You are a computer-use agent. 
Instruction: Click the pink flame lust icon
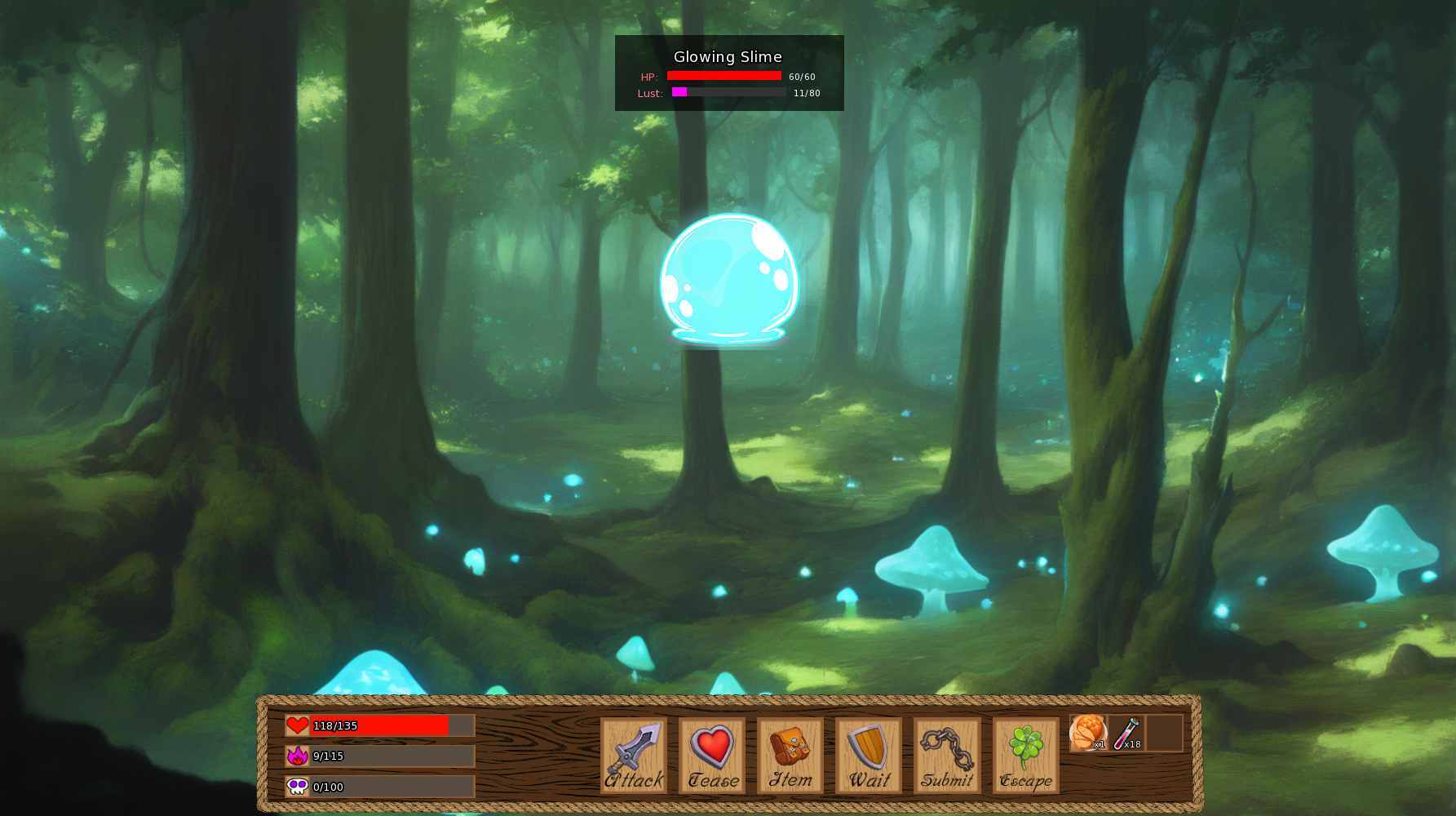[296, 756]
